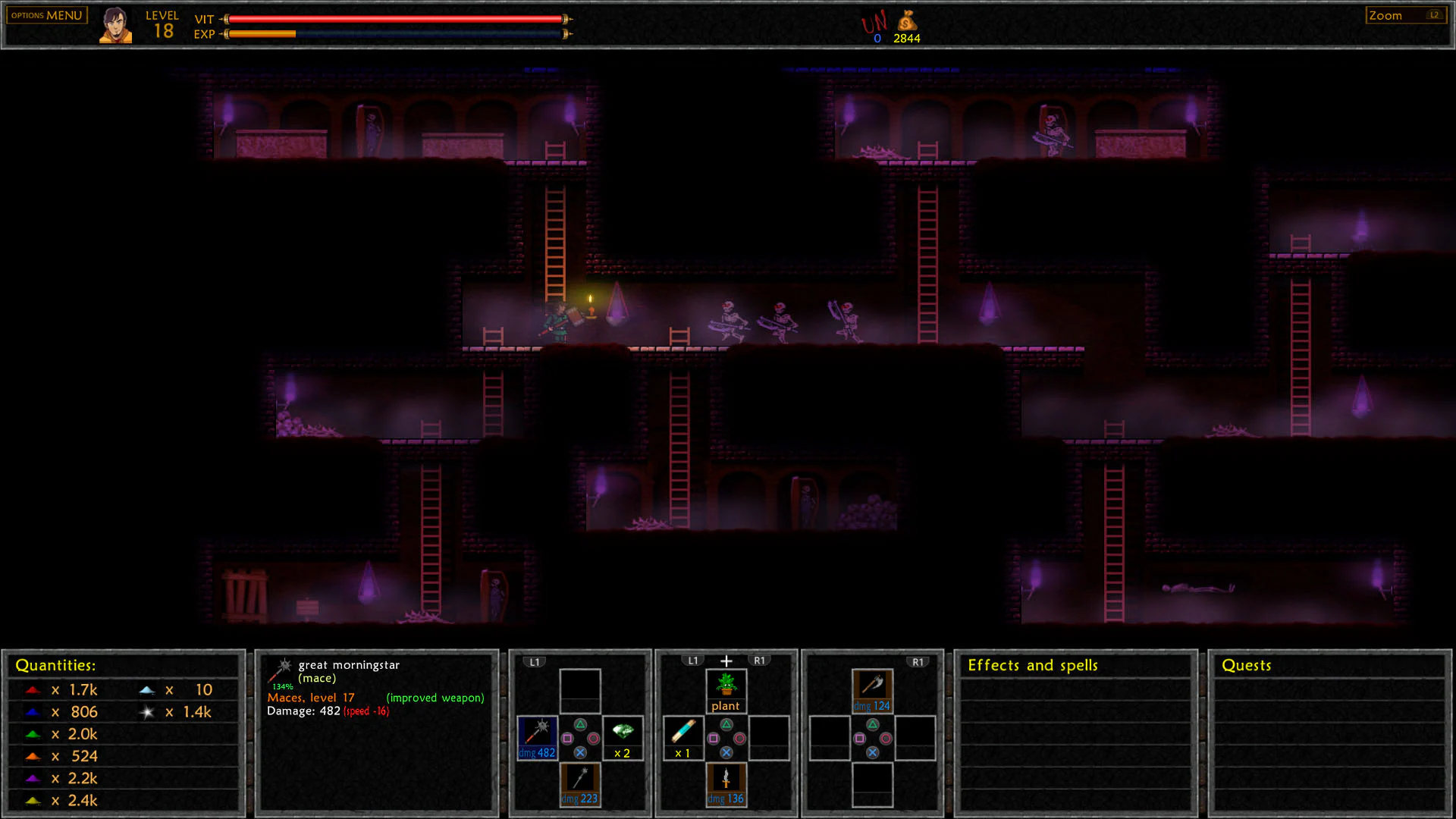The height and width of the screenshot is (819, 1456).
Task: Open the Options MENU
Action: click(x=45, y=14)
